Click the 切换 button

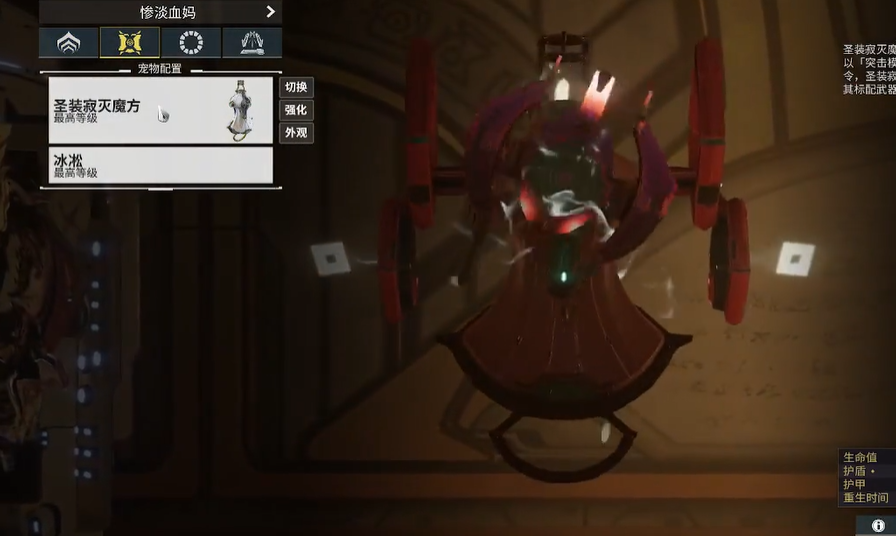click(x=296, y=87)
